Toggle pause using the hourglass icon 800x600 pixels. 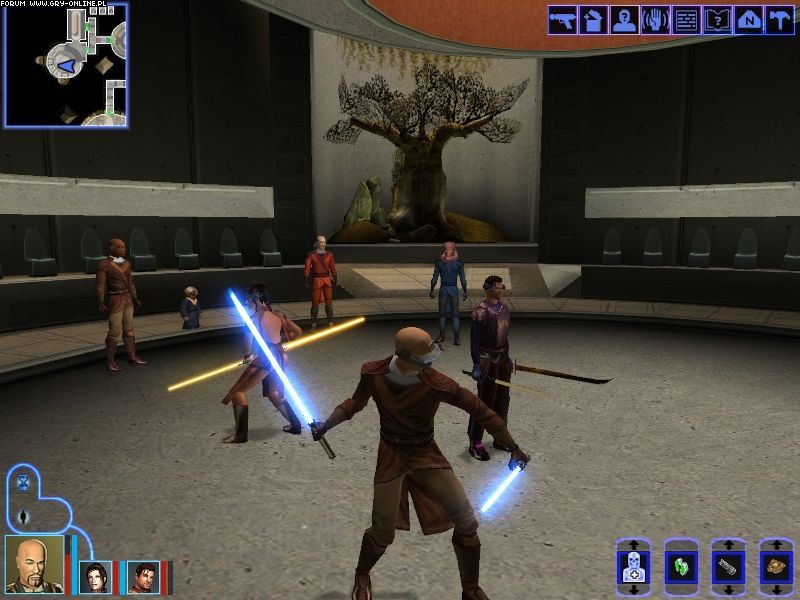(x=23, y=484)
